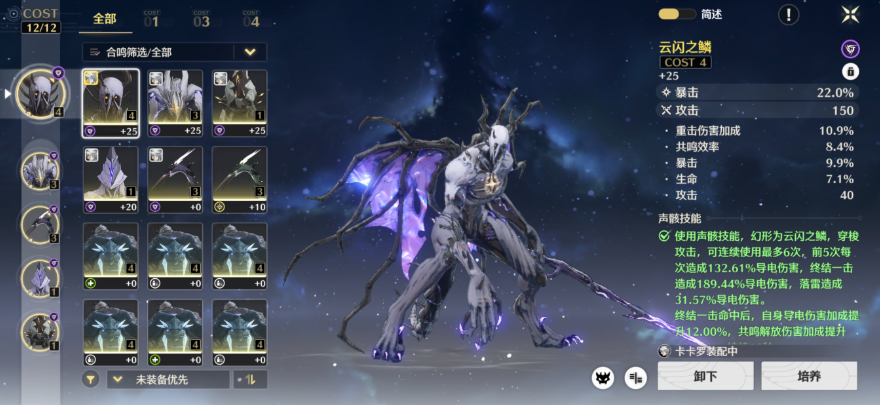This screenshot has height=405, width=880.
Task: Open the 培养 upgrade button
Action: pyautogui.click(x=809, y=376)
